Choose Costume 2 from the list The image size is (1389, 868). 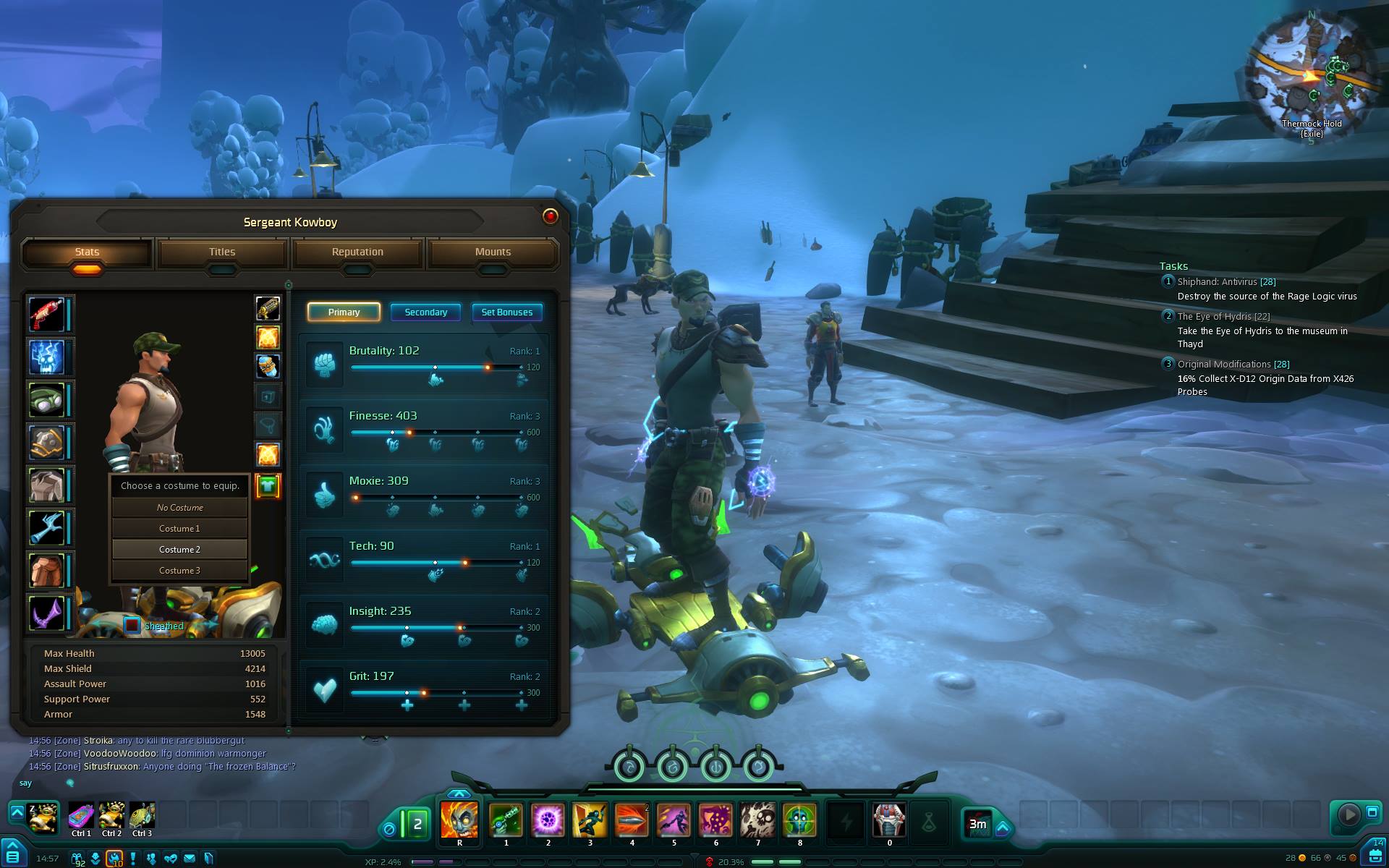tap(179, 550)
